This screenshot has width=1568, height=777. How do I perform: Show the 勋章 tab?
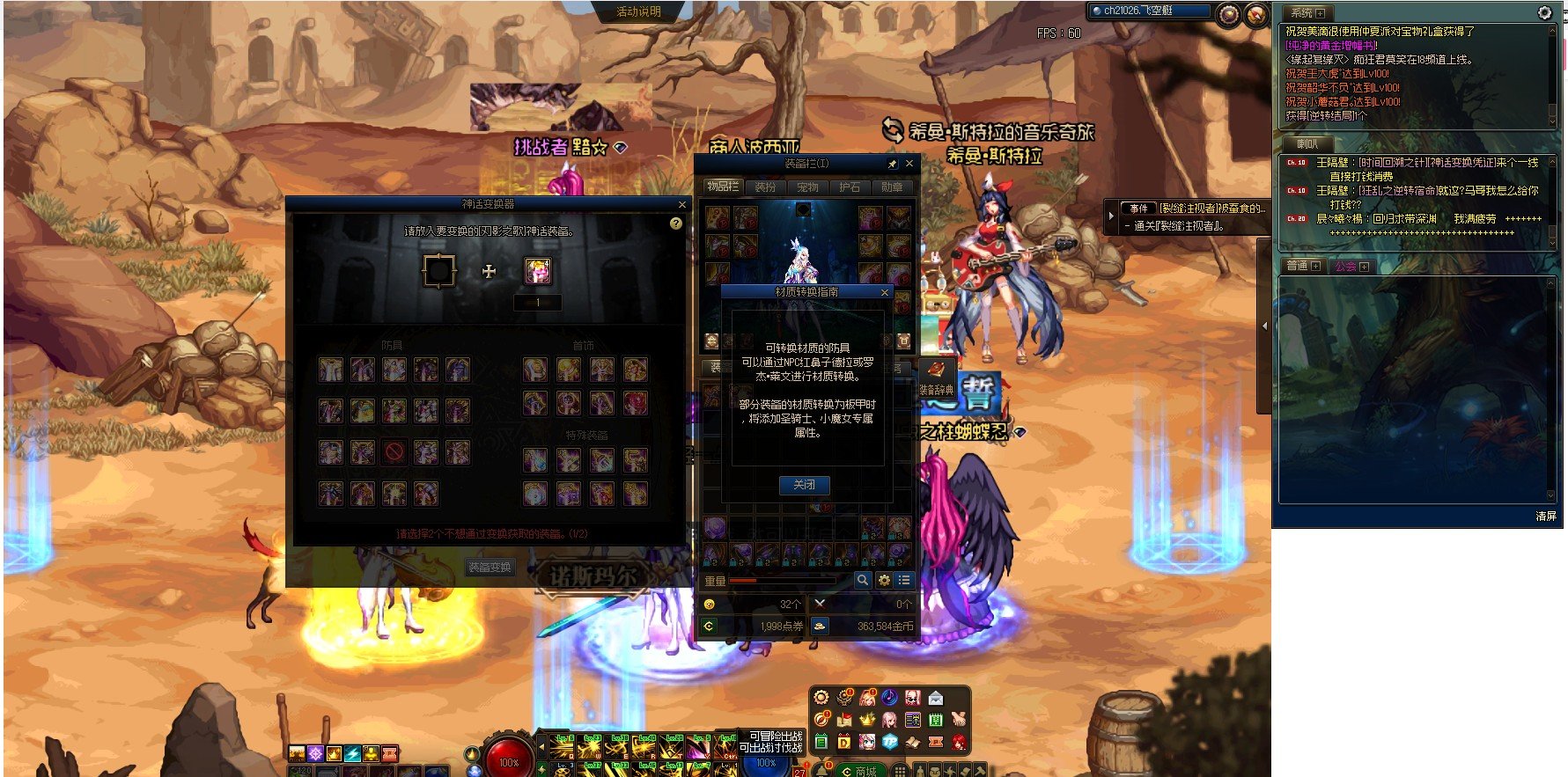892,187
